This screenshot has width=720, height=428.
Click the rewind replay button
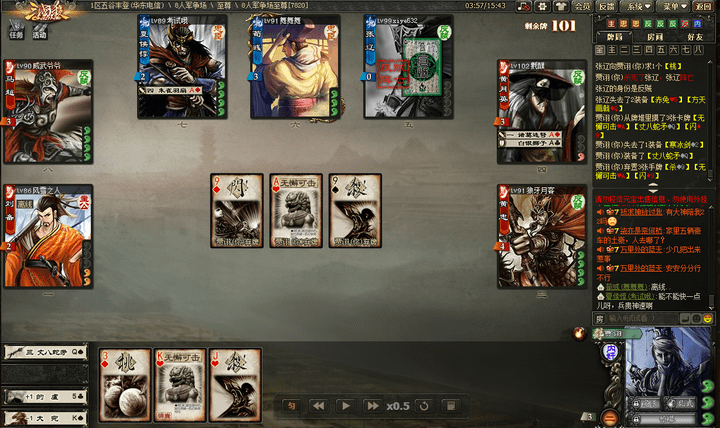pos(318,406)
